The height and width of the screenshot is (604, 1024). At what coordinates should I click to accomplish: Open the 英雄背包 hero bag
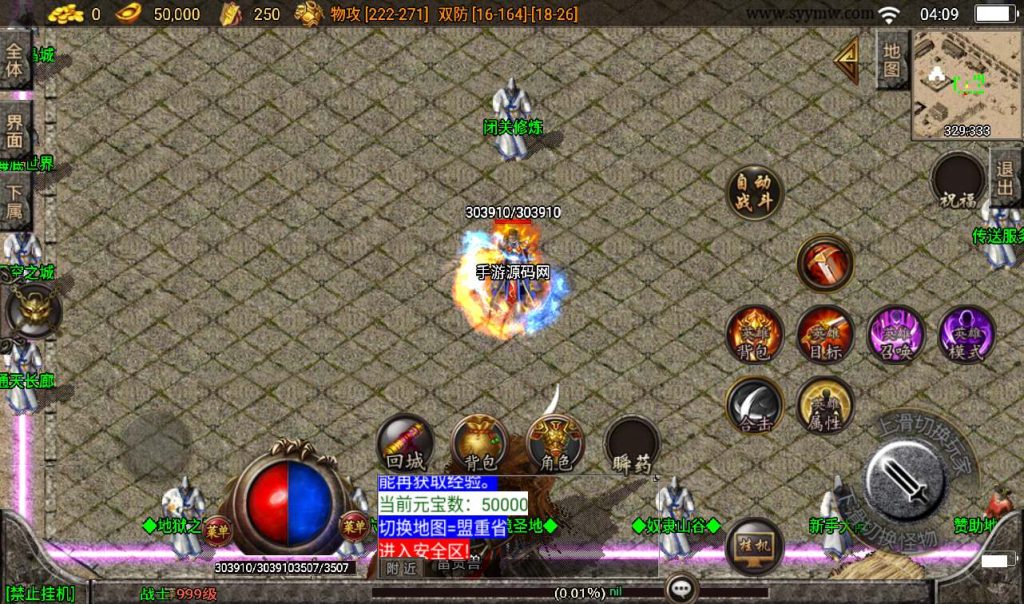[755, 335]
